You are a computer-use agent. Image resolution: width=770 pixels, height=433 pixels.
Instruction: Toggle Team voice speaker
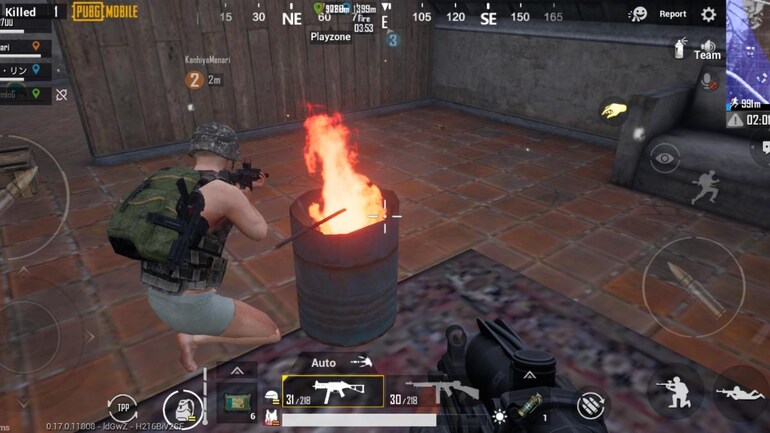pos(708,48)
